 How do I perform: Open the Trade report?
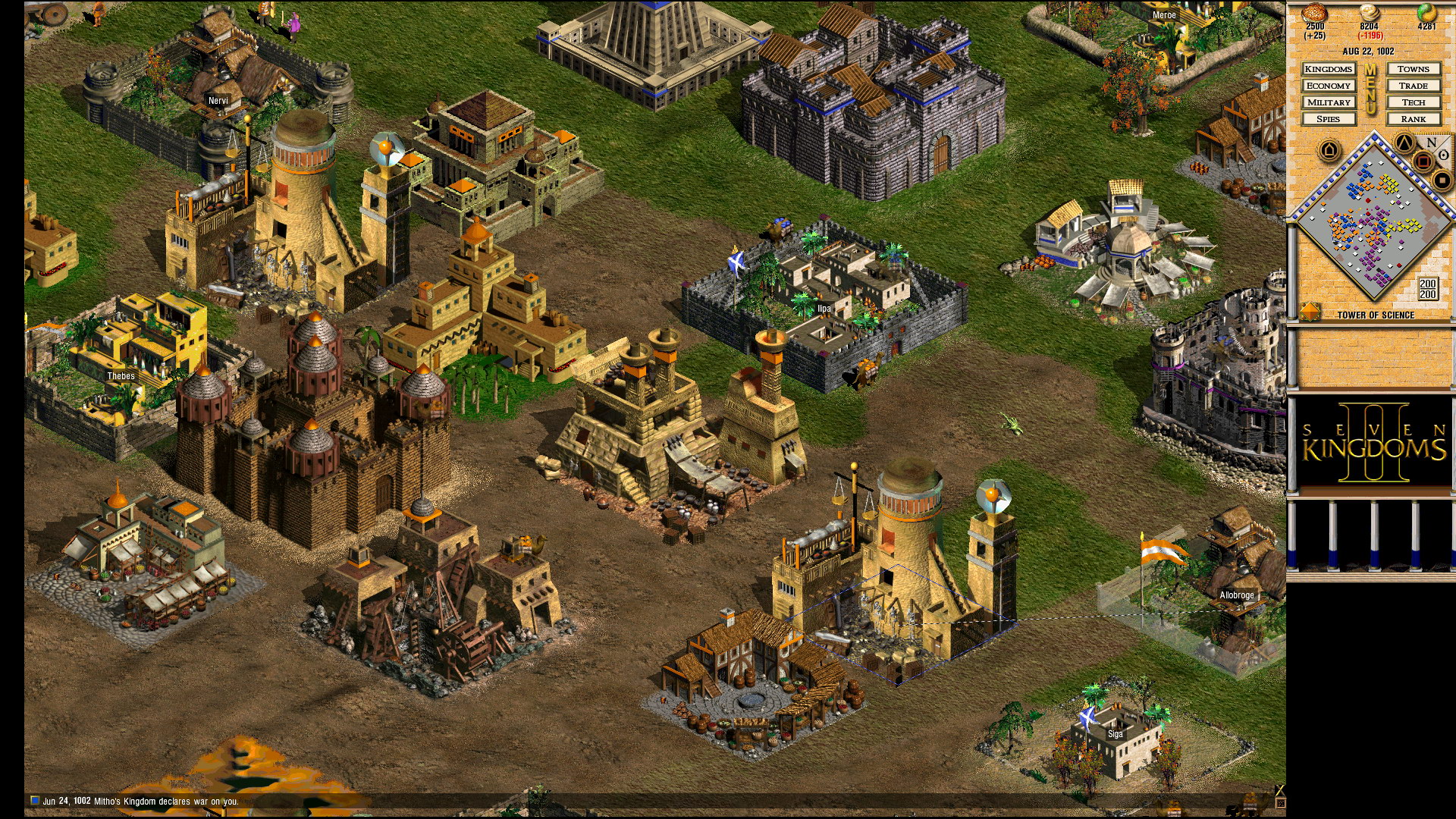pos(1414,85)
